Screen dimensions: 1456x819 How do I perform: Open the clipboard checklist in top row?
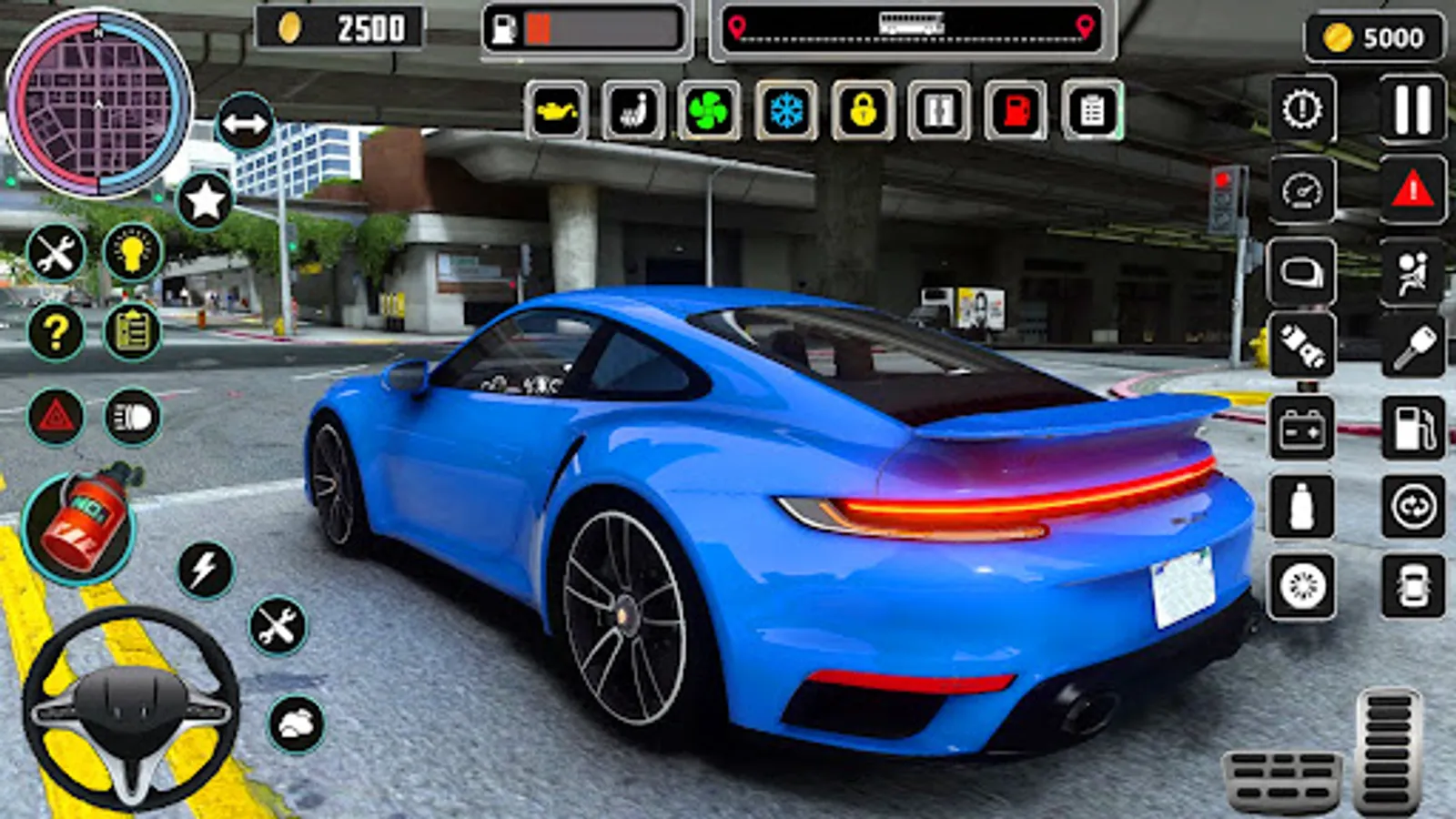(x=1092, y=111)
